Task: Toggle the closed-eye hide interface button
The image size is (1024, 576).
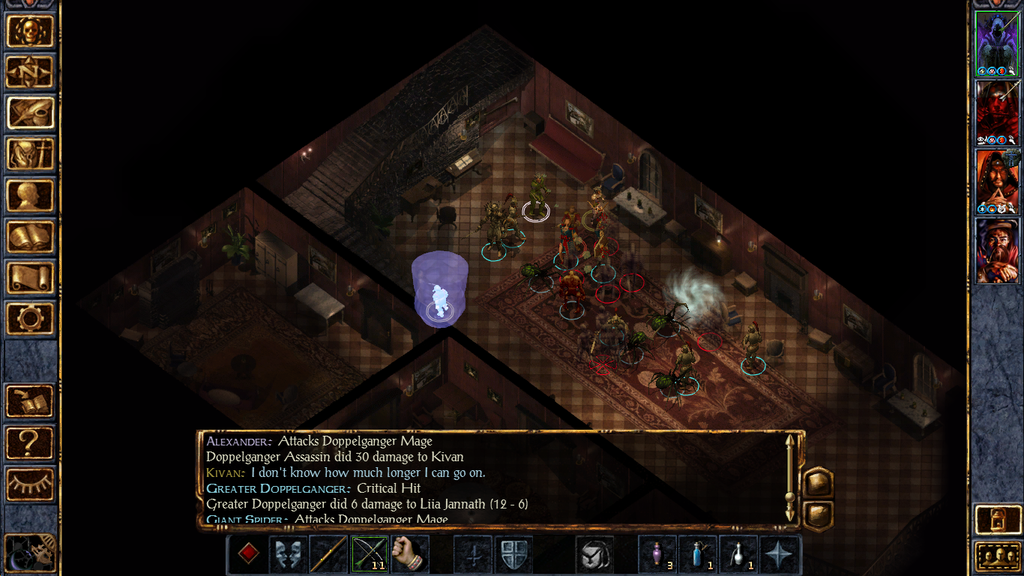Action: pyautogui.click(x=30, y=485)
